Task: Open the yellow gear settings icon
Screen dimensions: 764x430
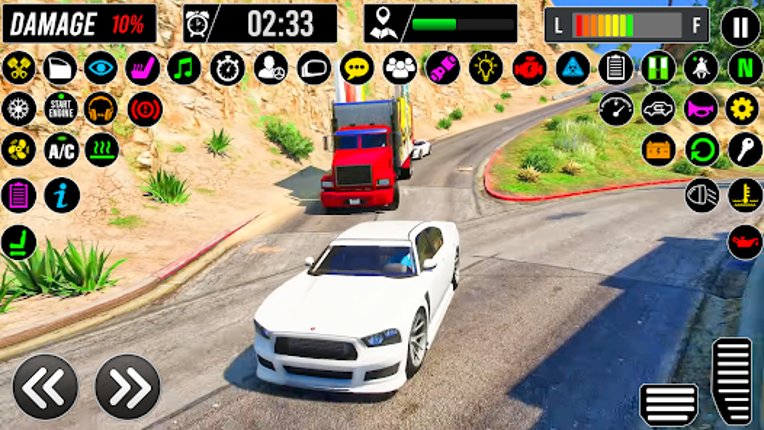Action: 743,108
